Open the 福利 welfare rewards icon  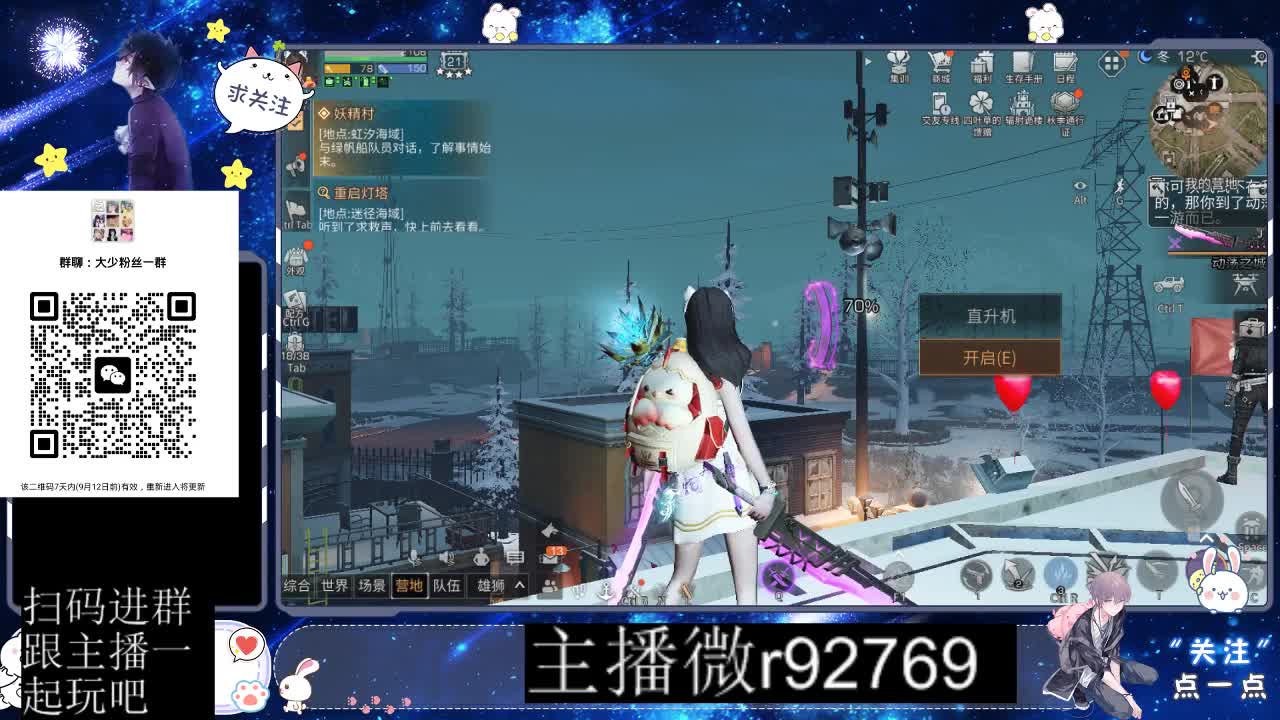pos(982,68)
